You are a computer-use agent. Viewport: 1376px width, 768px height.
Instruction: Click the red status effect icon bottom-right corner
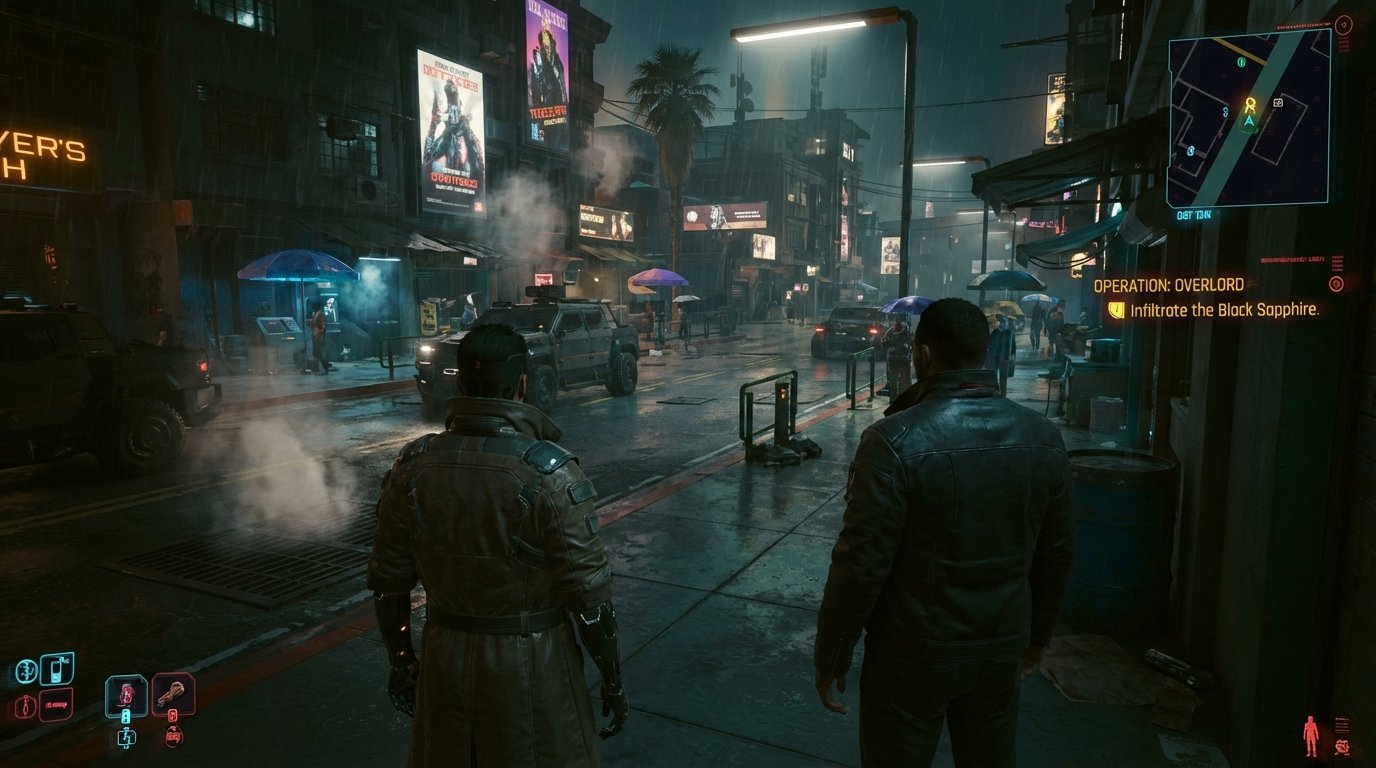[1343, 747]
